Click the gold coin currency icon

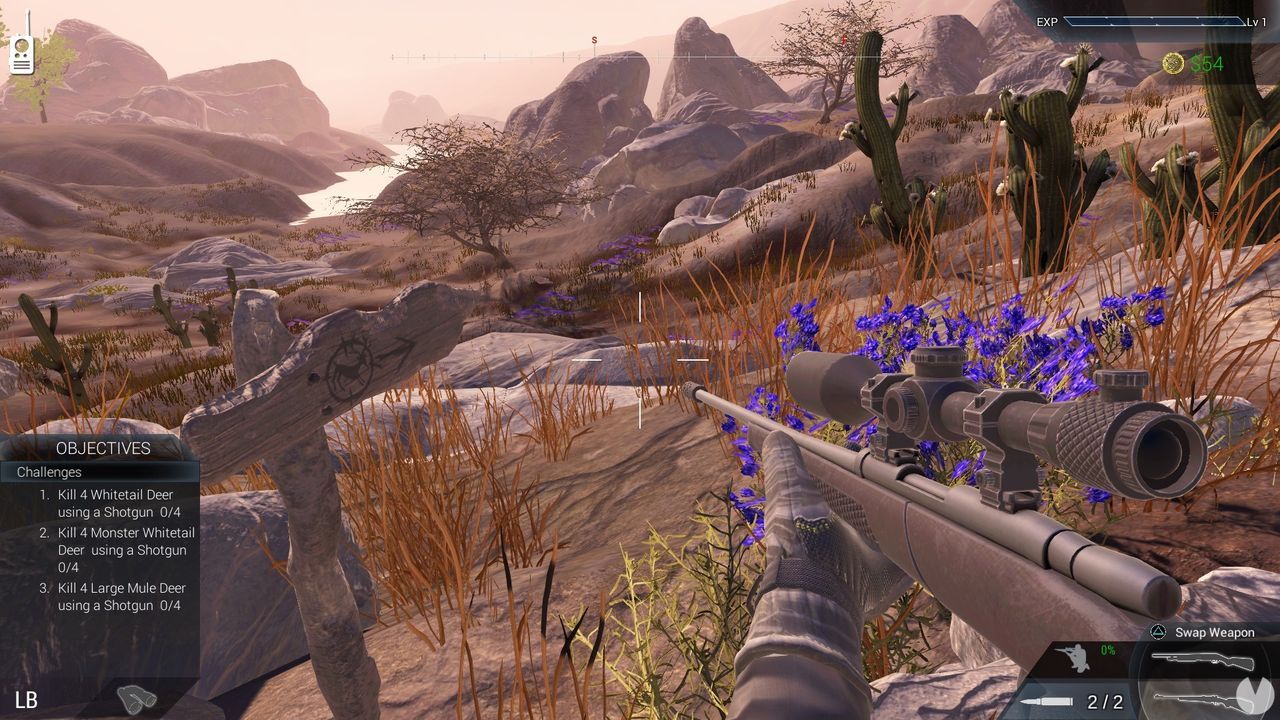click(x=1170, y=64)
